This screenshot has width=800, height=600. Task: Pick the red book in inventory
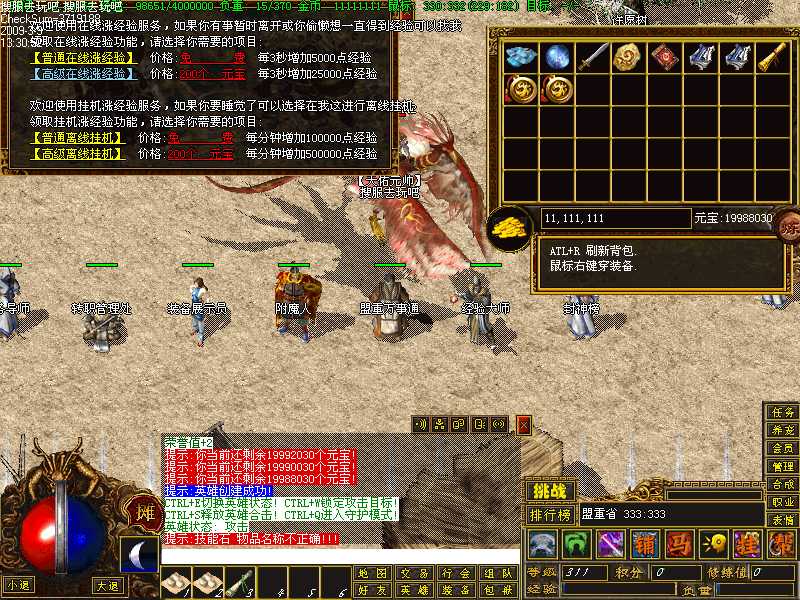click(665, 57)
